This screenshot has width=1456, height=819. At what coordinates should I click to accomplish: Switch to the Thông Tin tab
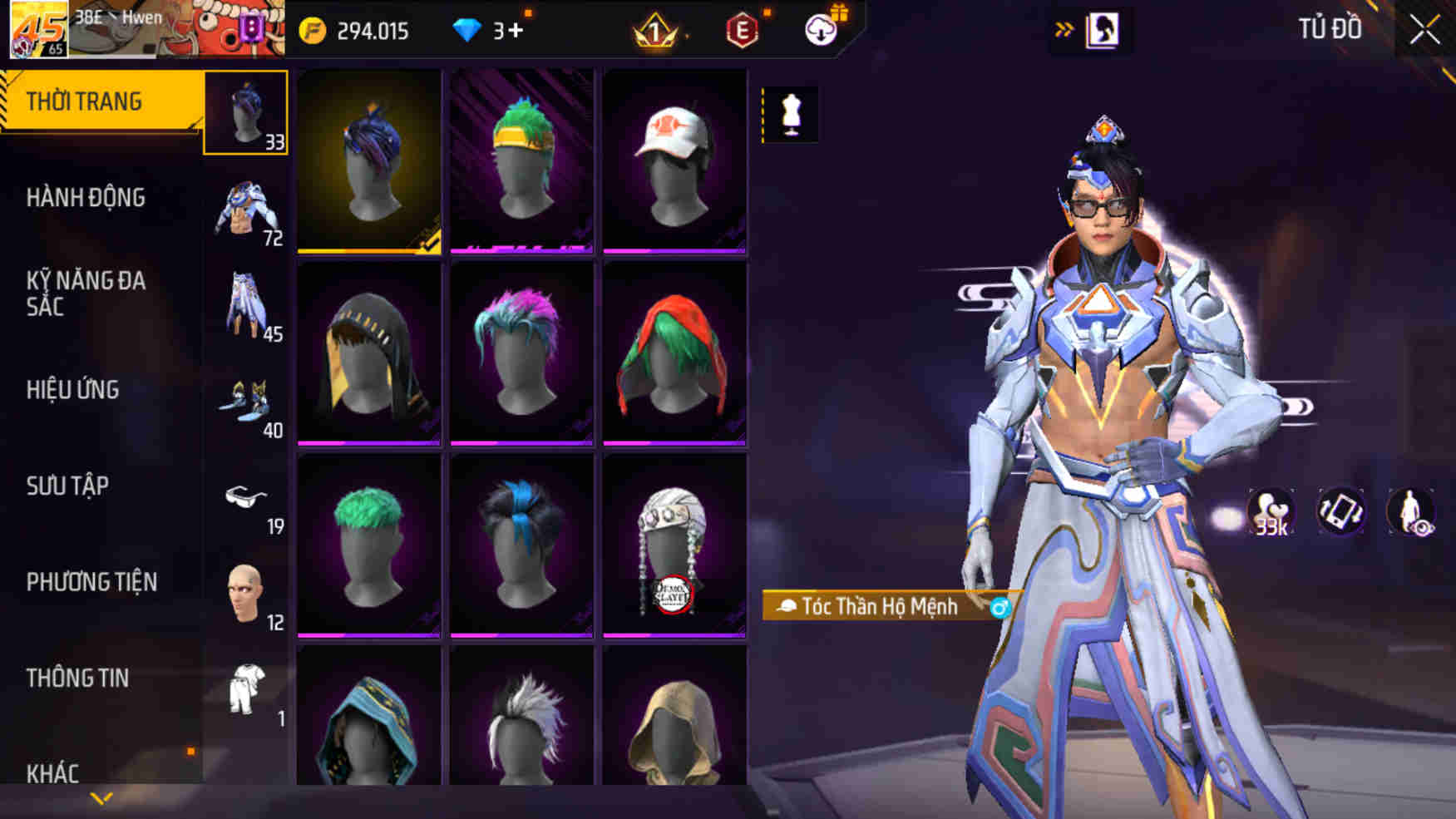coord(78,678)
